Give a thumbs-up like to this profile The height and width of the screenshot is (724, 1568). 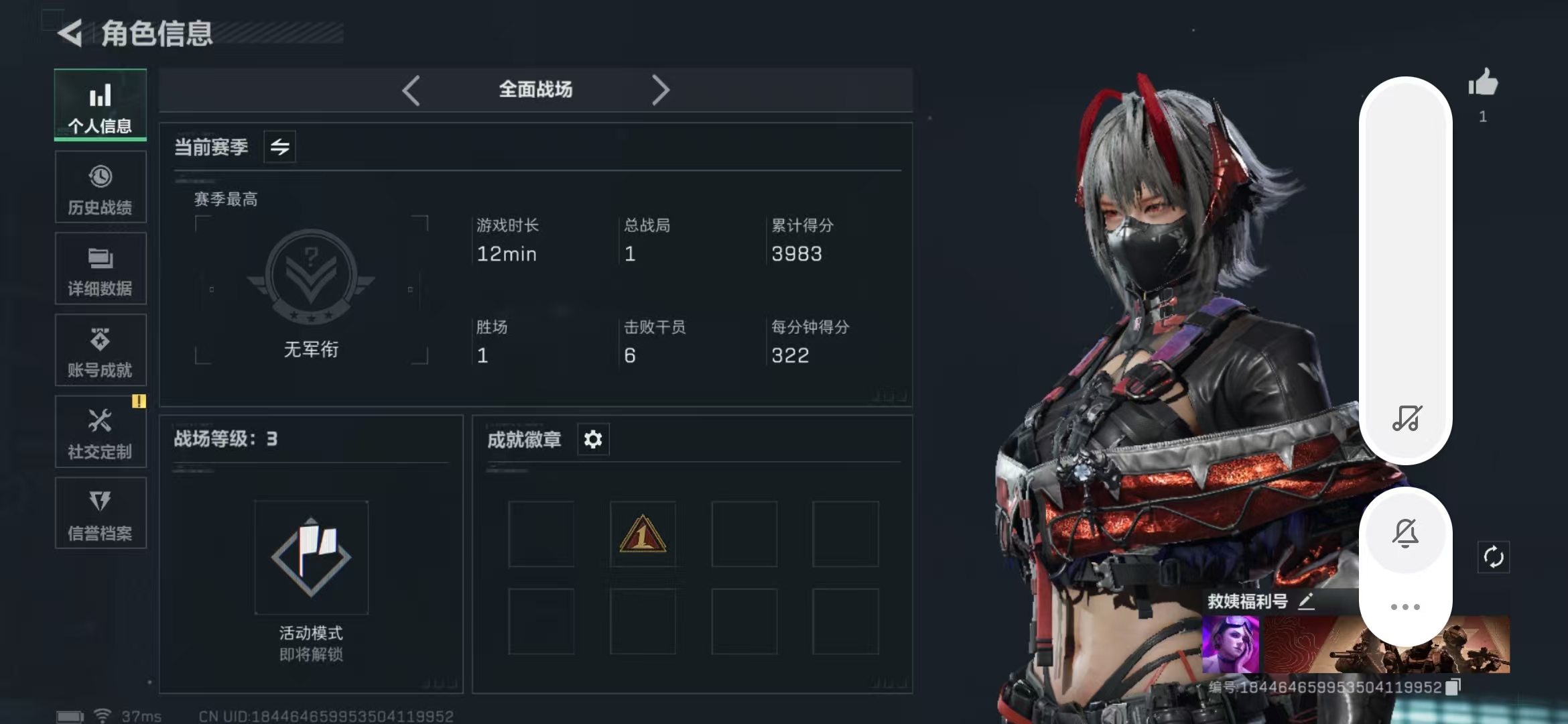coord(1483,84)
